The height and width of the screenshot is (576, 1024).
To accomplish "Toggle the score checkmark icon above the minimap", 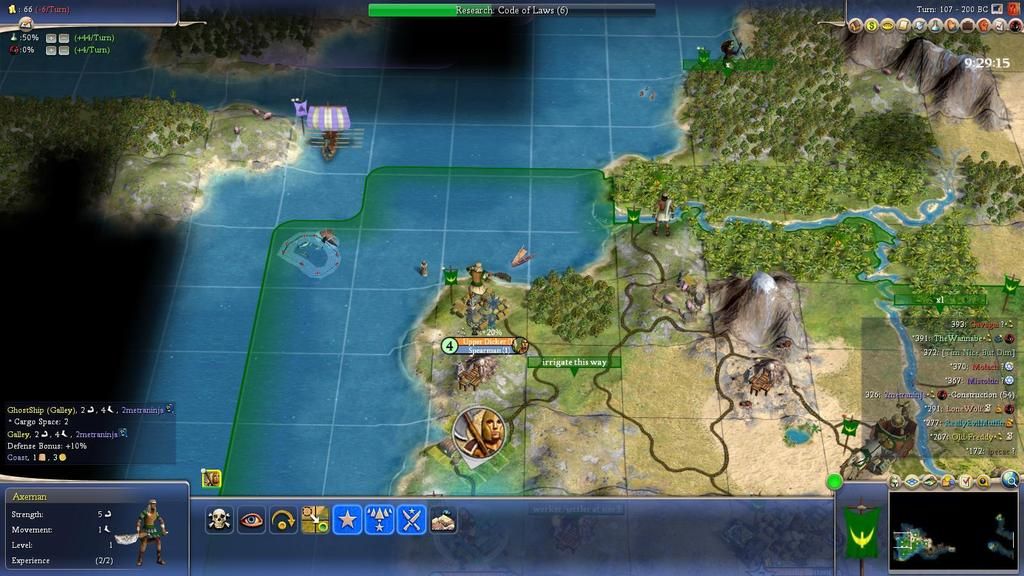I will 965,482.
